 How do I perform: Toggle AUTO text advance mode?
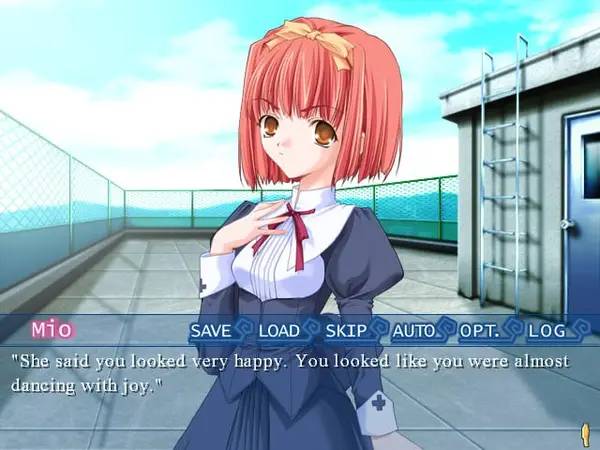click(413, 329)
